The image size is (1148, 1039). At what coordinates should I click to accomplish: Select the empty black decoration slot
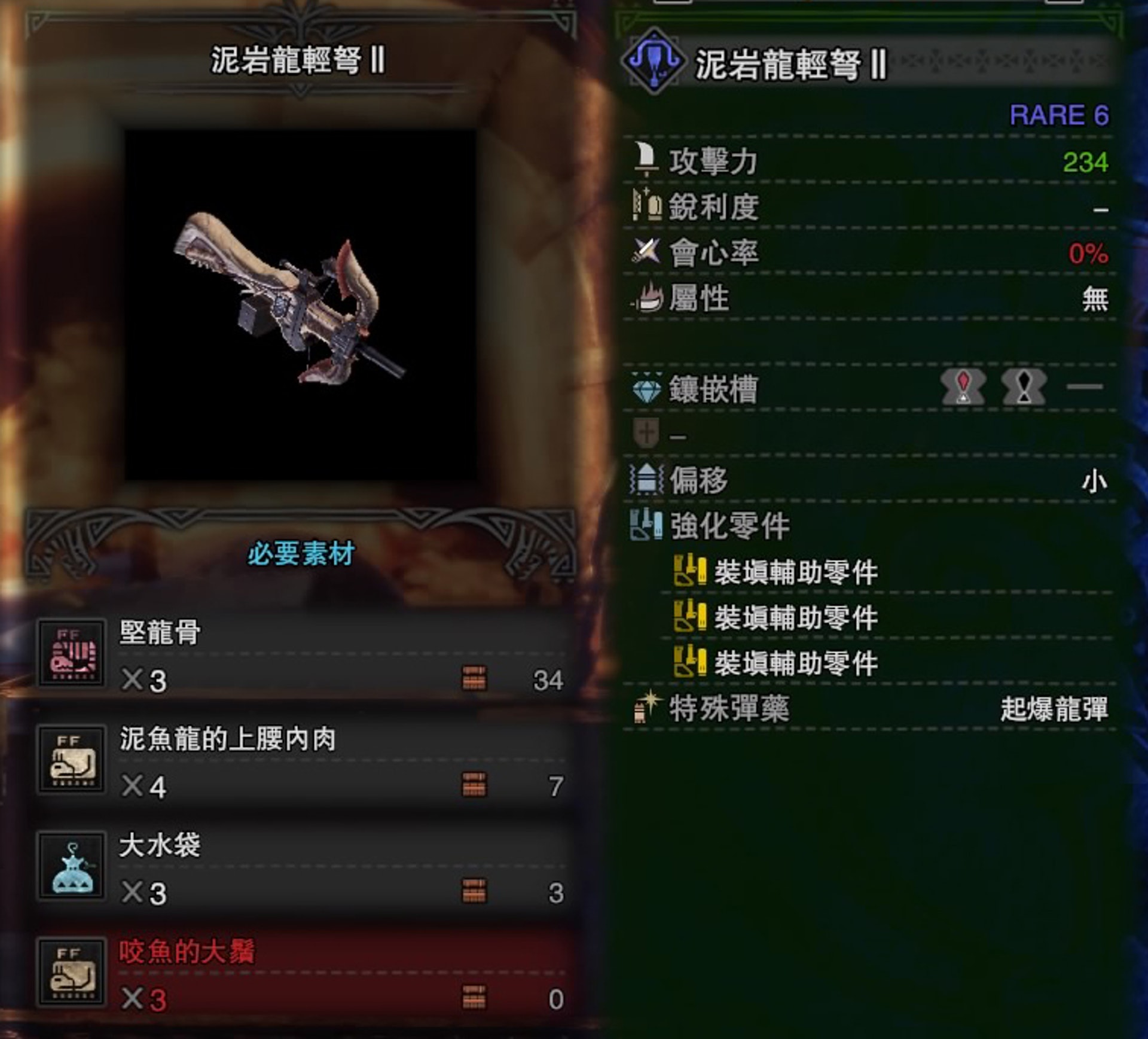(x=1024, y=387)
